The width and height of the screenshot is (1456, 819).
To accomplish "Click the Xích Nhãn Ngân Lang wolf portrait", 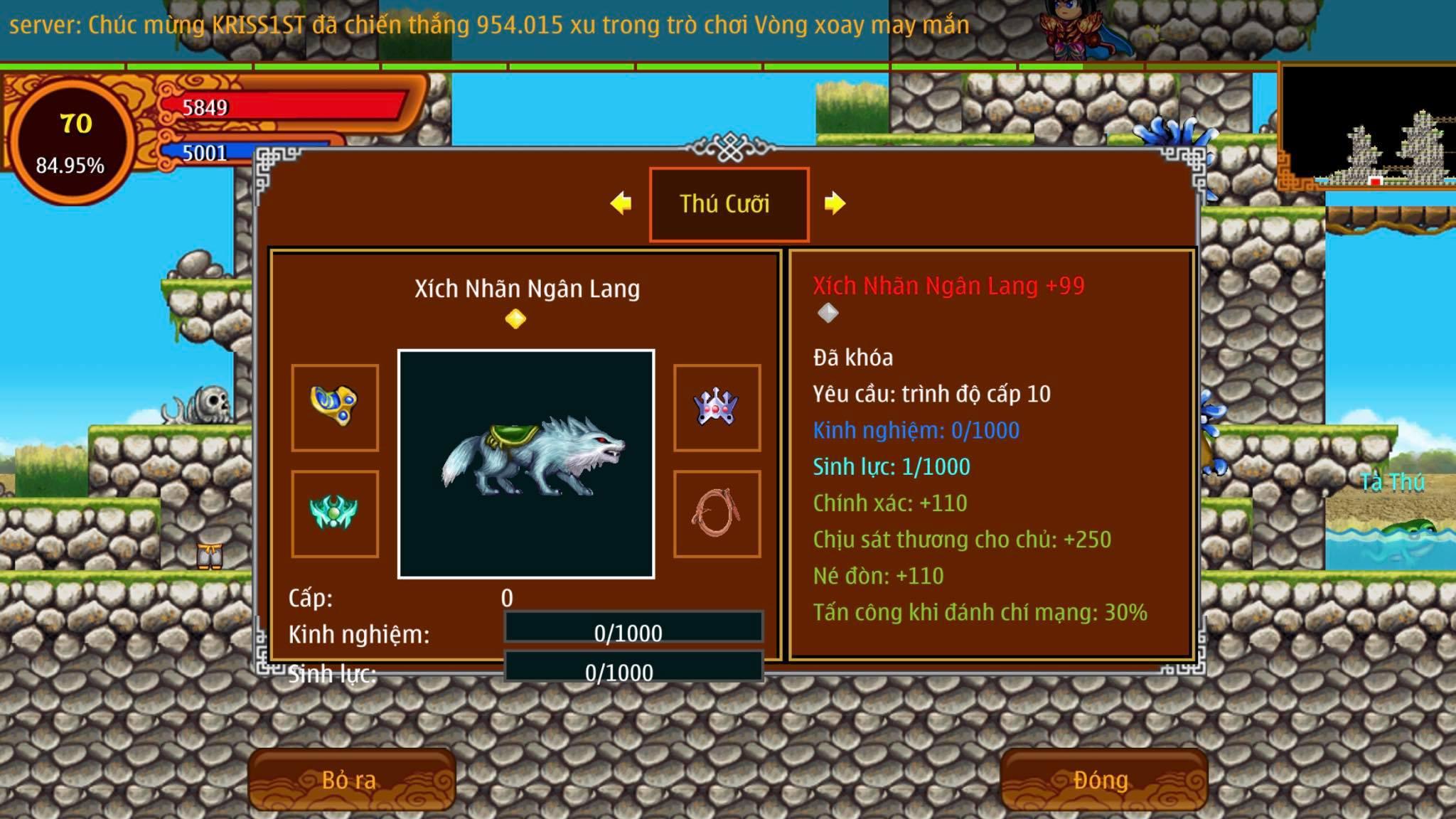I will pyautogui.click(x=526, y=464).
